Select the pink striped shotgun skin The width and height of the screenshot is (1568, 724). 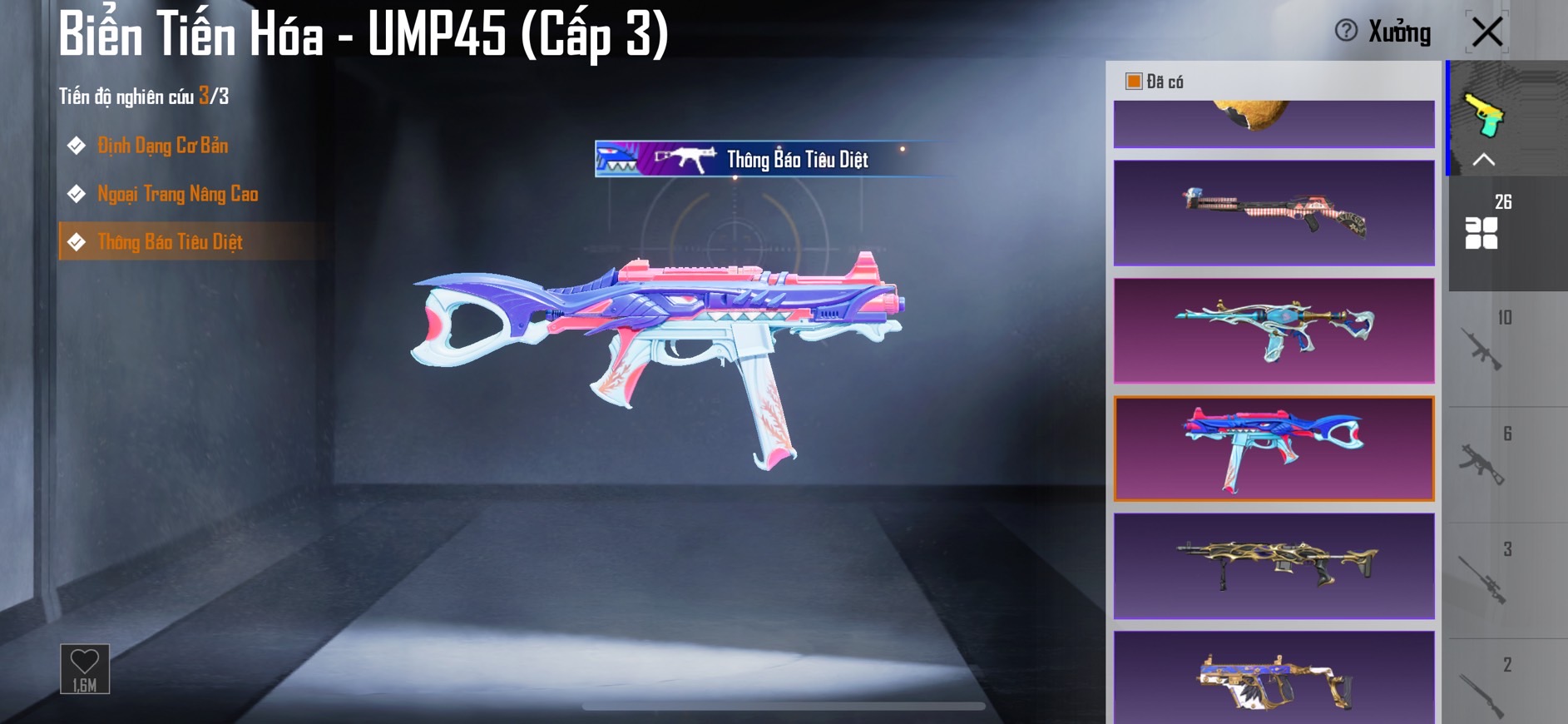pyautogui.click(x=1274, y=213)
